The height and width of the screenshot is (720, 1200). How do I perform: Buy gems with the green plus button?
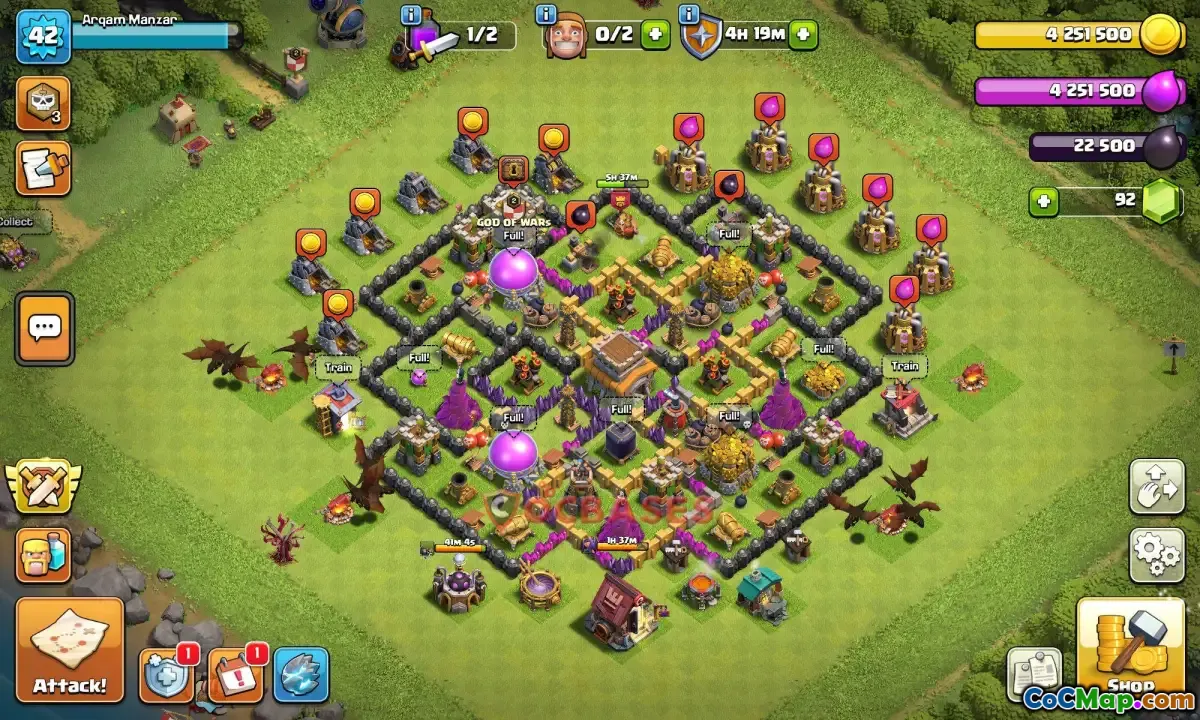tap(1043, 201)
